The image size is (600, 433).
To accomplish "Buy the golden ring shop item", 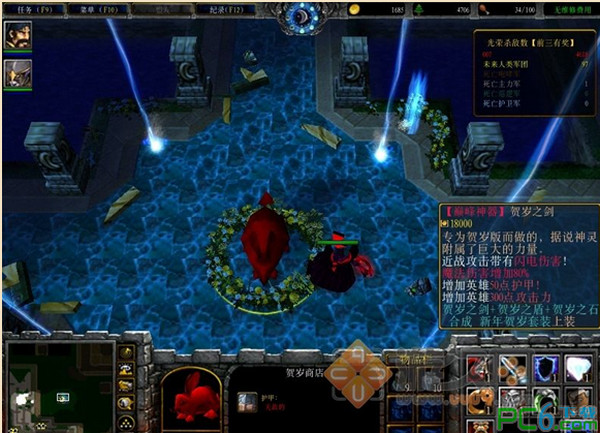I will click(x=478, y=400).
